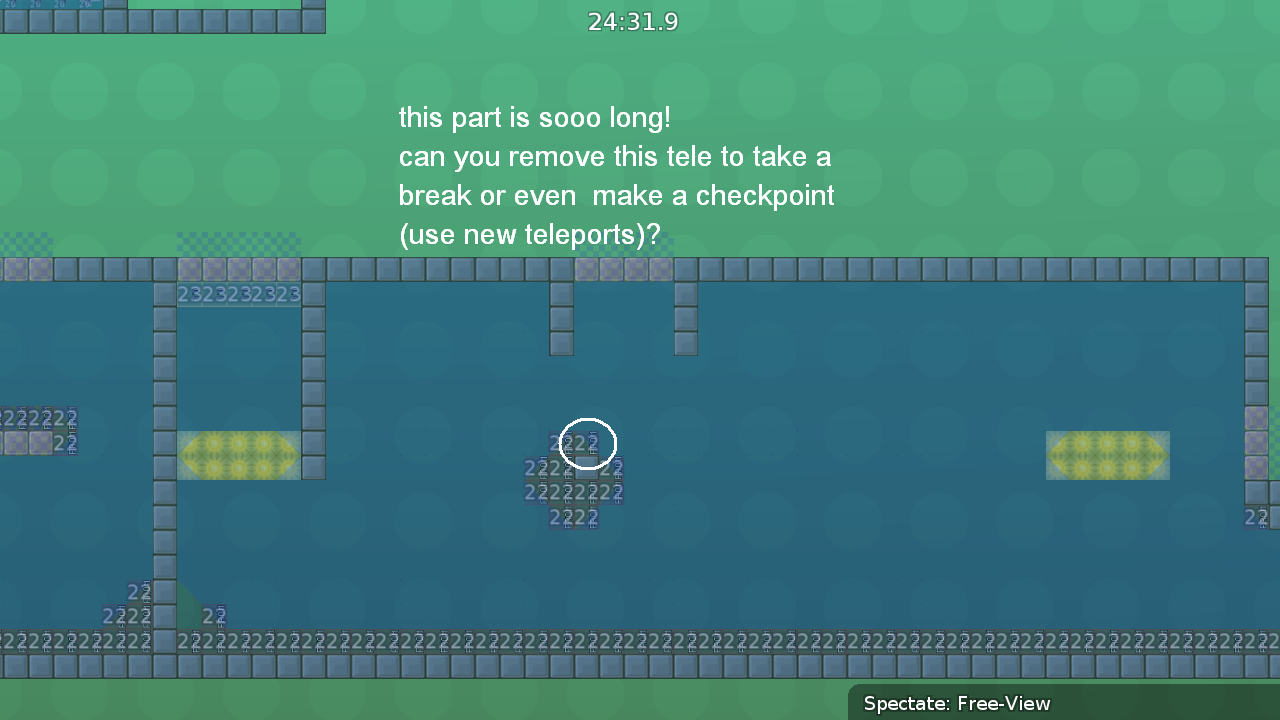Click the left yellow shield pickup
The height and width of the screenshot is (720, 1280).
[x=238, y=455]
